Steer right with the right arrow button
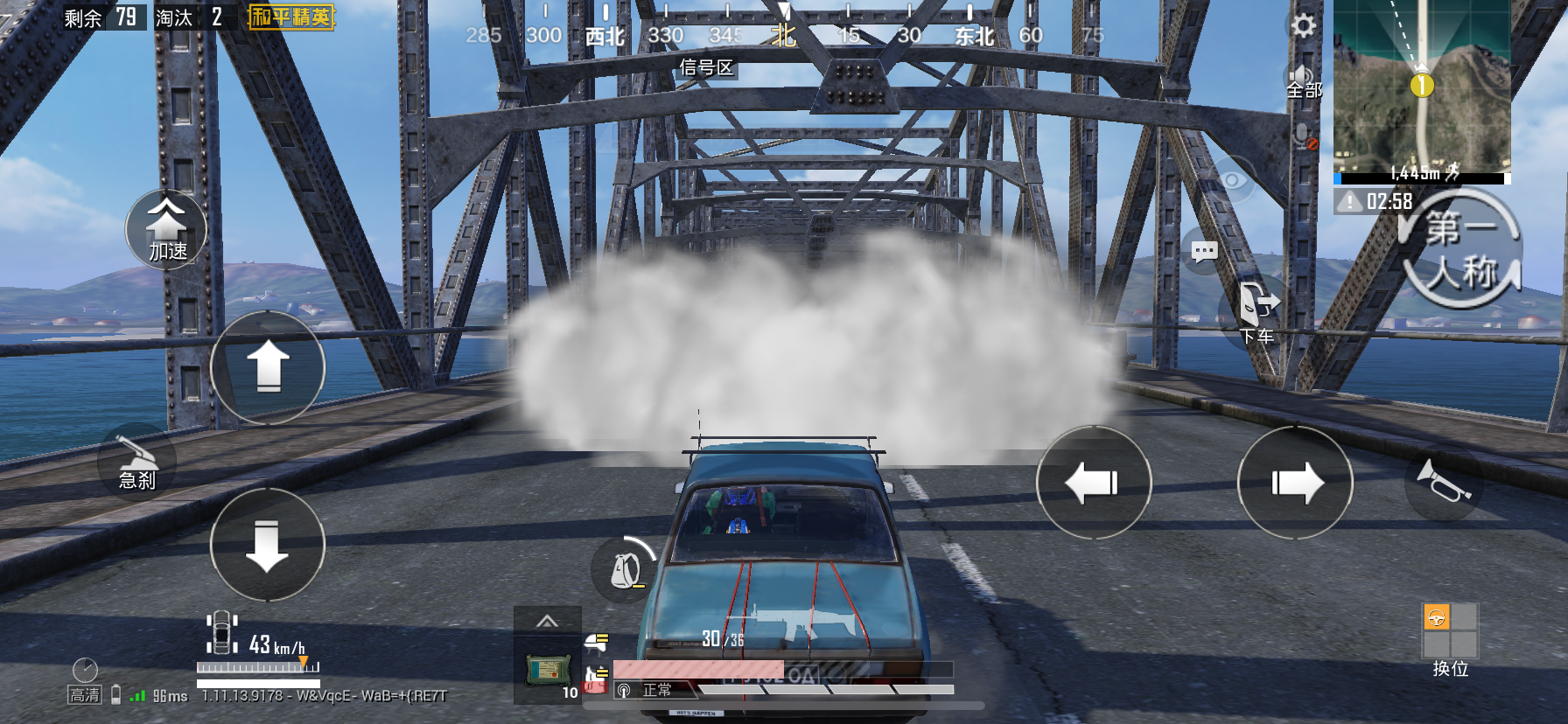The width and height of the screenshot is (1568, 724). click(x=1295, y=483)
